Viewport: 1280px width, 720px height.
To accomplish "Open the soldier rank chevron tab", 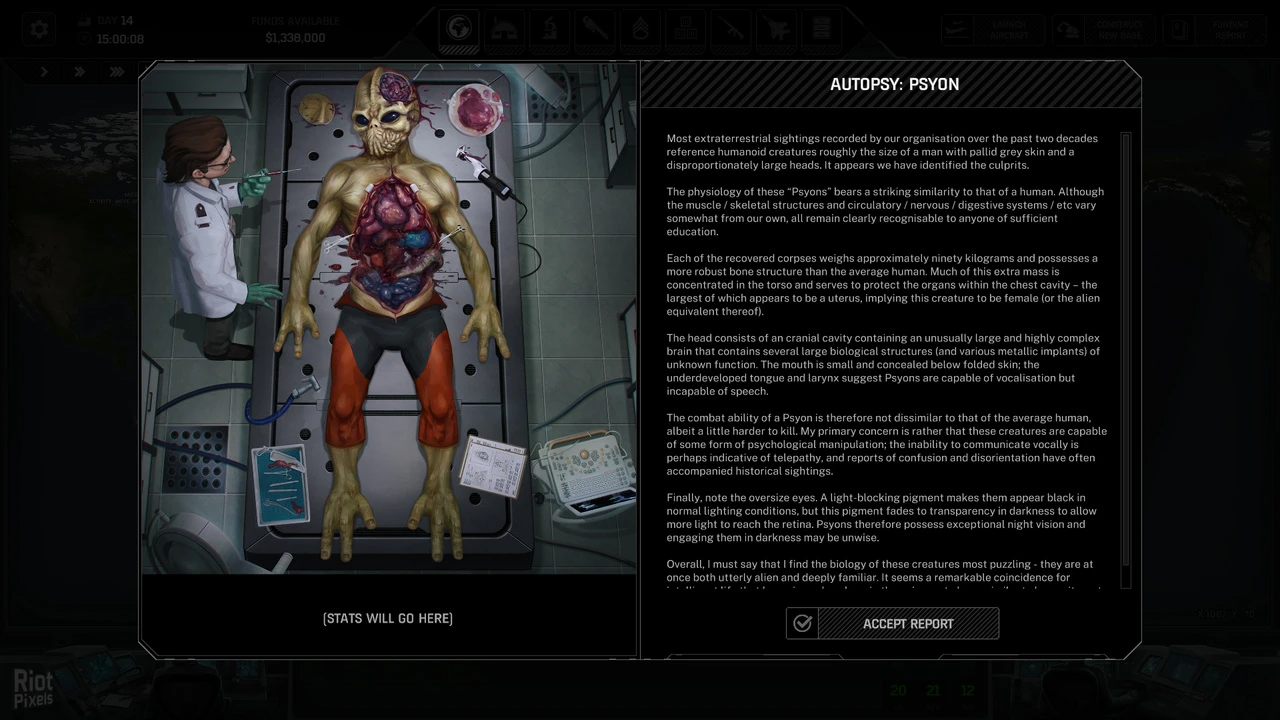I will 640,30.
